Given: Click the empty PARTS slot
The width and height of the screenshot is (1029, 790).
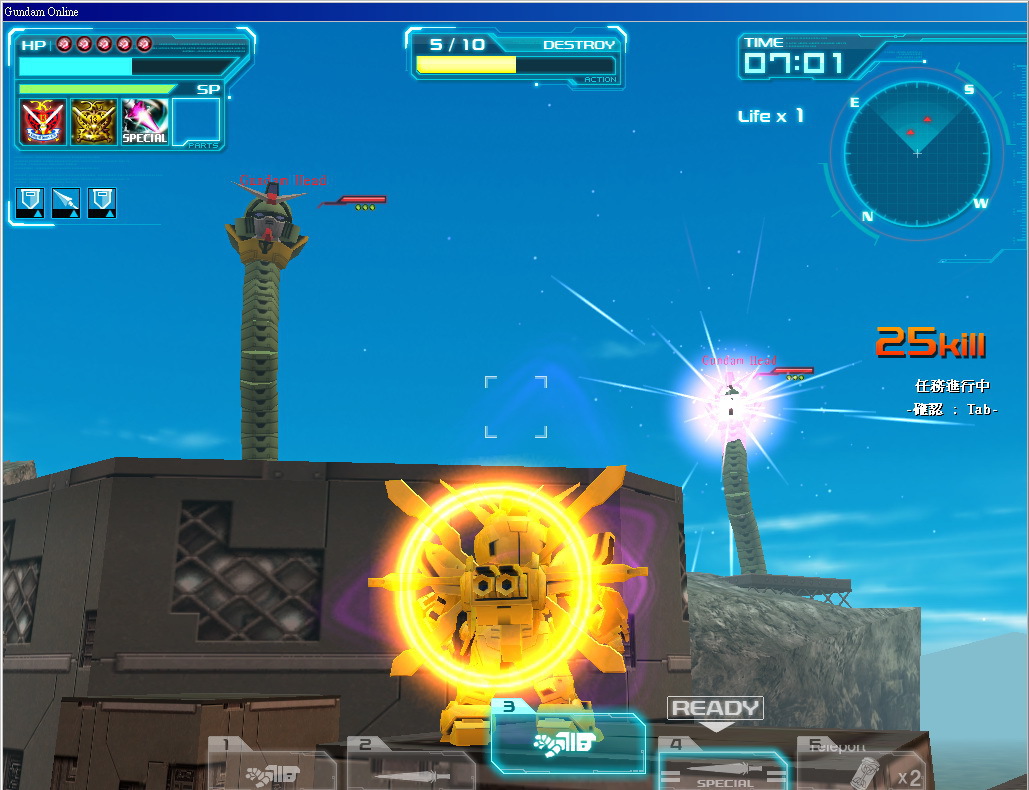Looking at the screenshot, I should pos(196,122).
